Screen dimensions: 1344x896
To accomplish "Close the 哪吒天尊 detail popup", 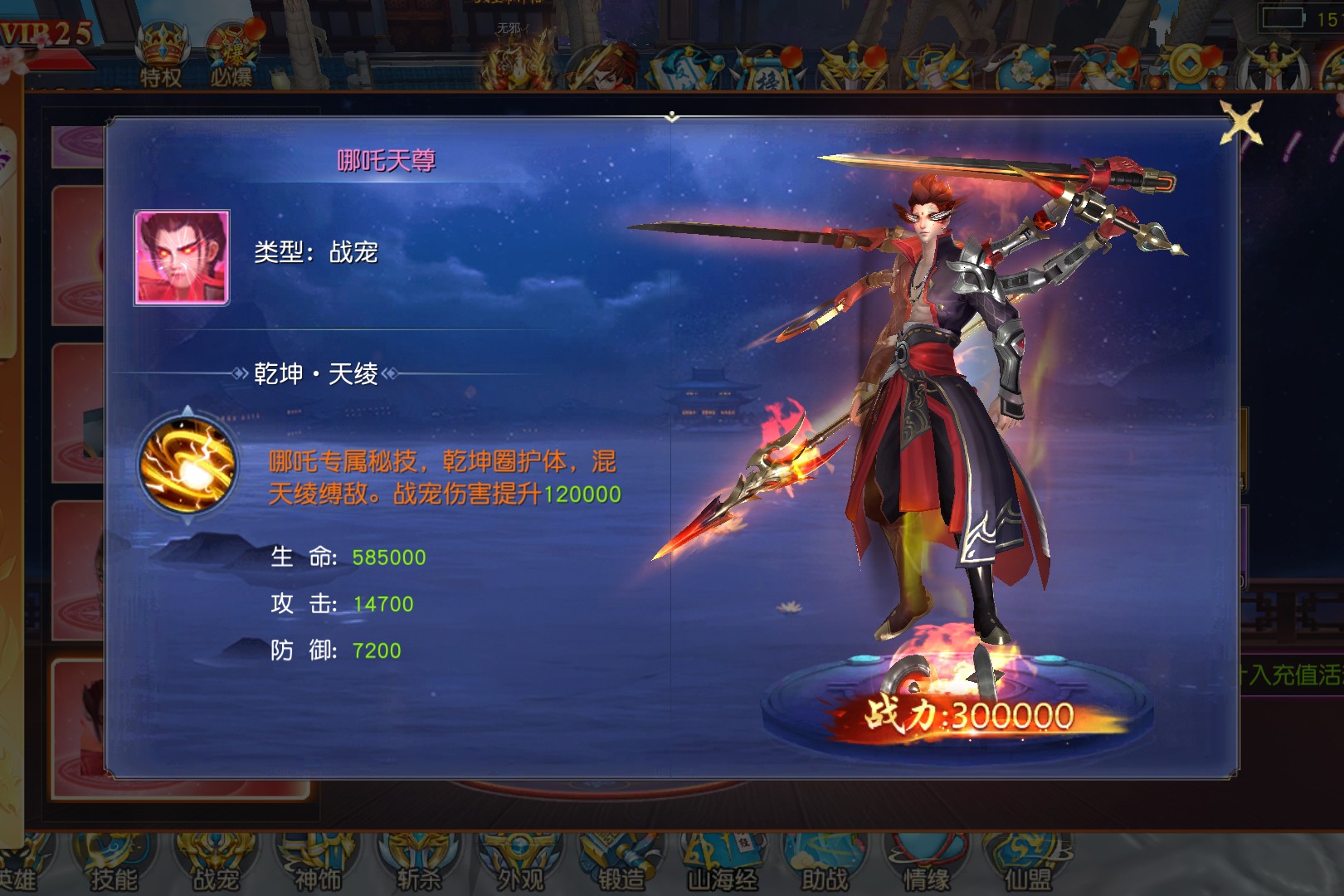I will tap(1241, 123).
